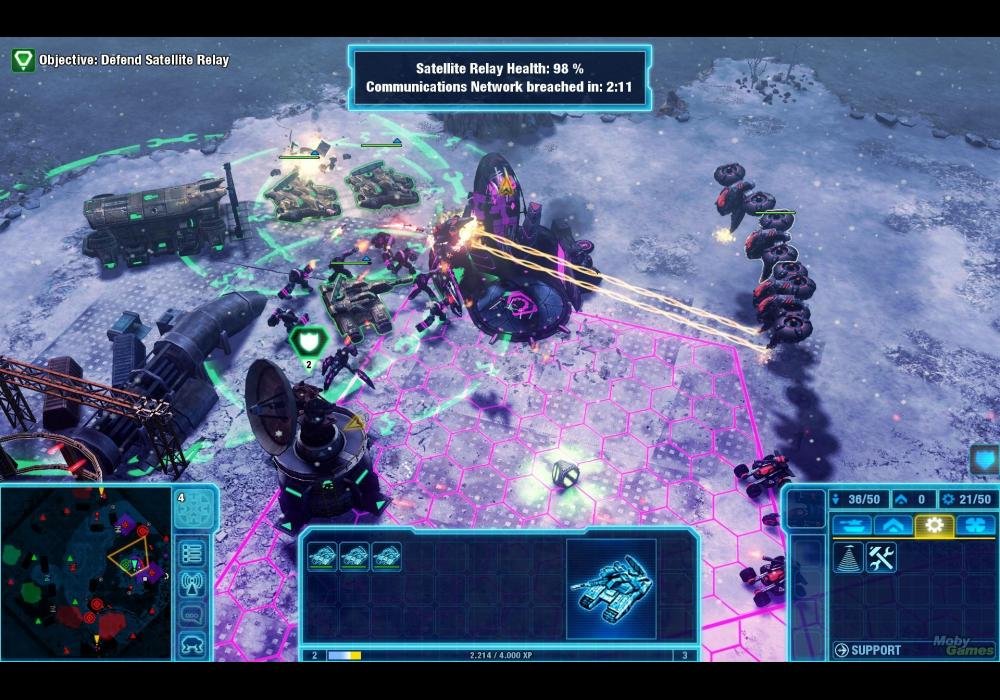The height and width of the screenshot is (700, 1000).
Task: Activate the radar scan cone power
Action: click(x=848, y=558)
